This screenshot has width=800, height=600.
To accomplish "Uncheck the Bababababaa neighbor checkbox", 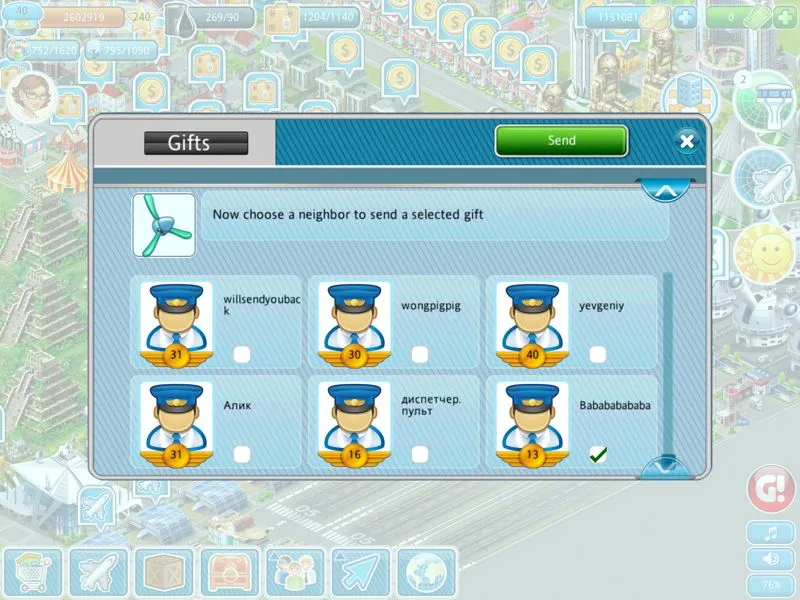I will (597, 454).
